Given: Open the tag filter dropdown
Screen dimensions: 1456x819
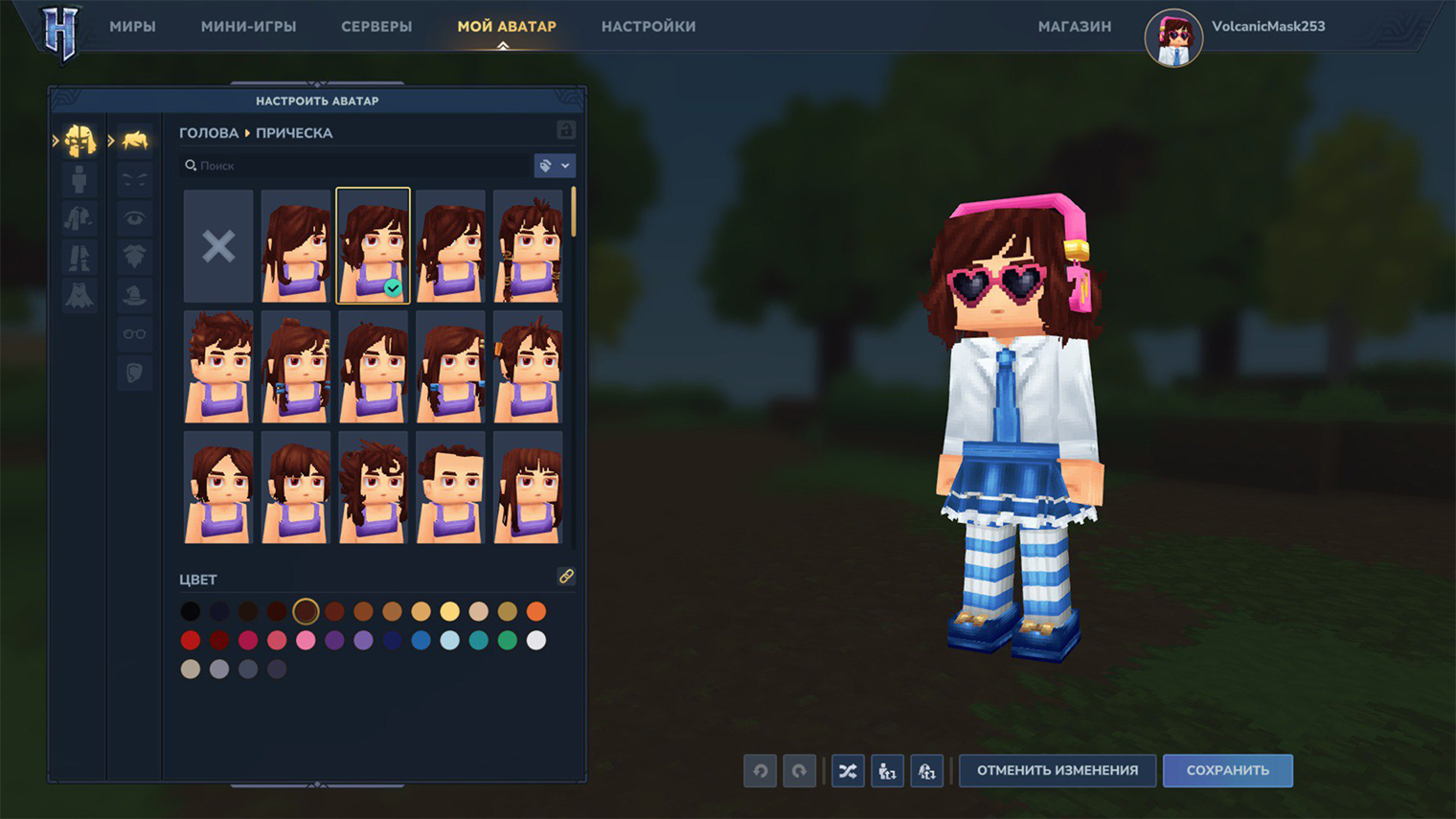Looking at the screenshot, I should tap(555, 166).
